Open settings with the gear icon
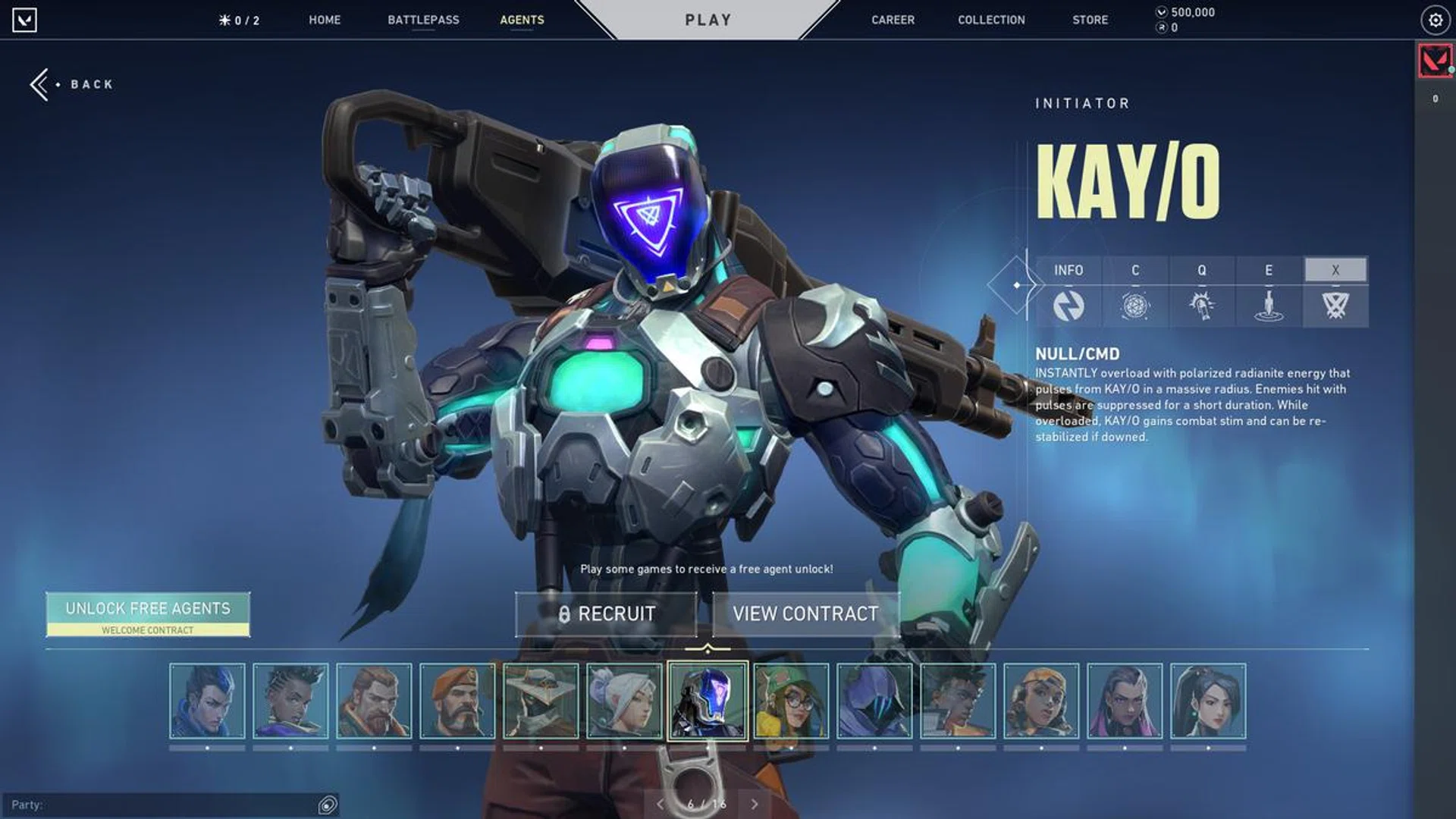The height and width of the screenshot is (819, 1456). coord(1435,20)
